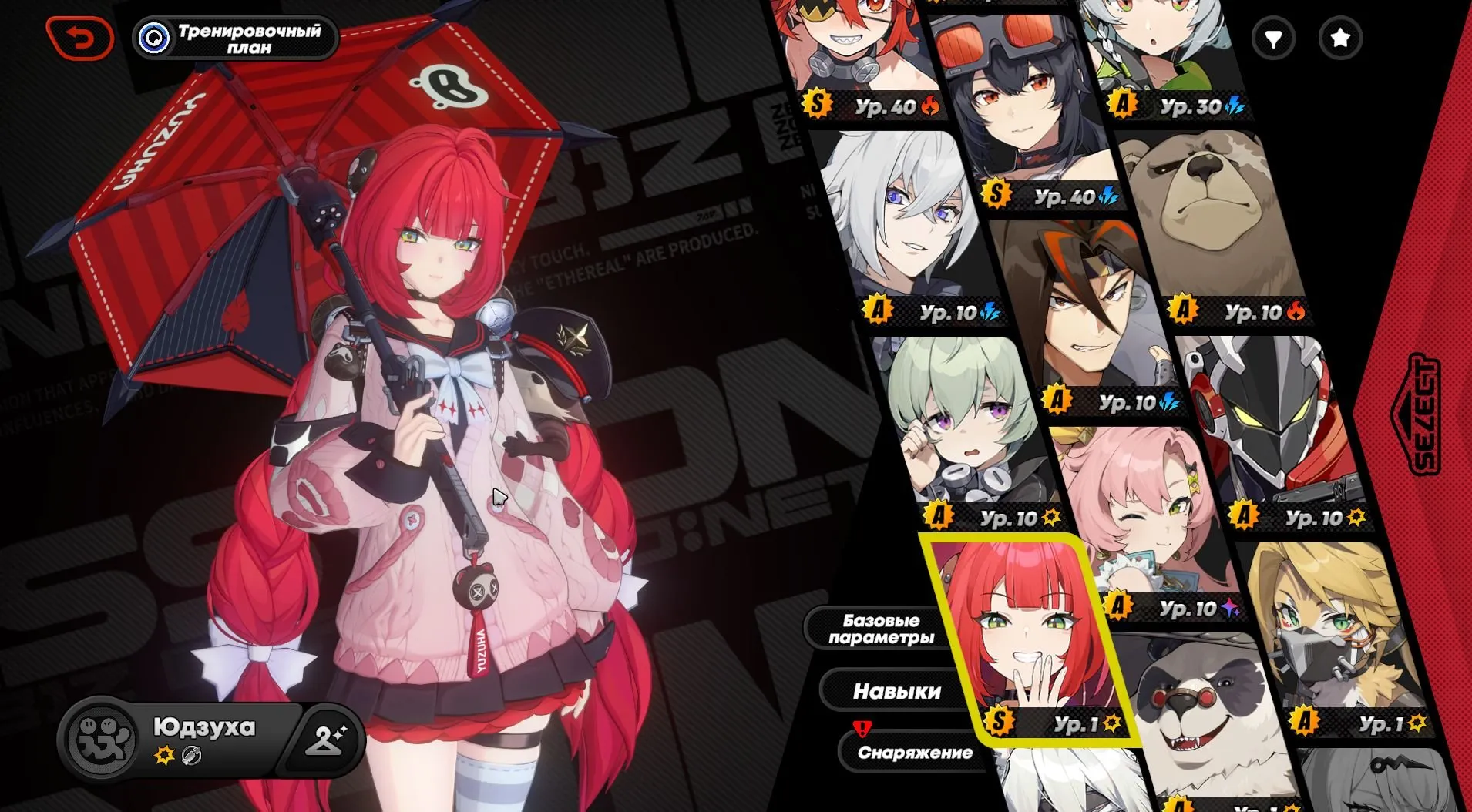
Task: Open the Навыки panel
Action: (x=896, y=691)
